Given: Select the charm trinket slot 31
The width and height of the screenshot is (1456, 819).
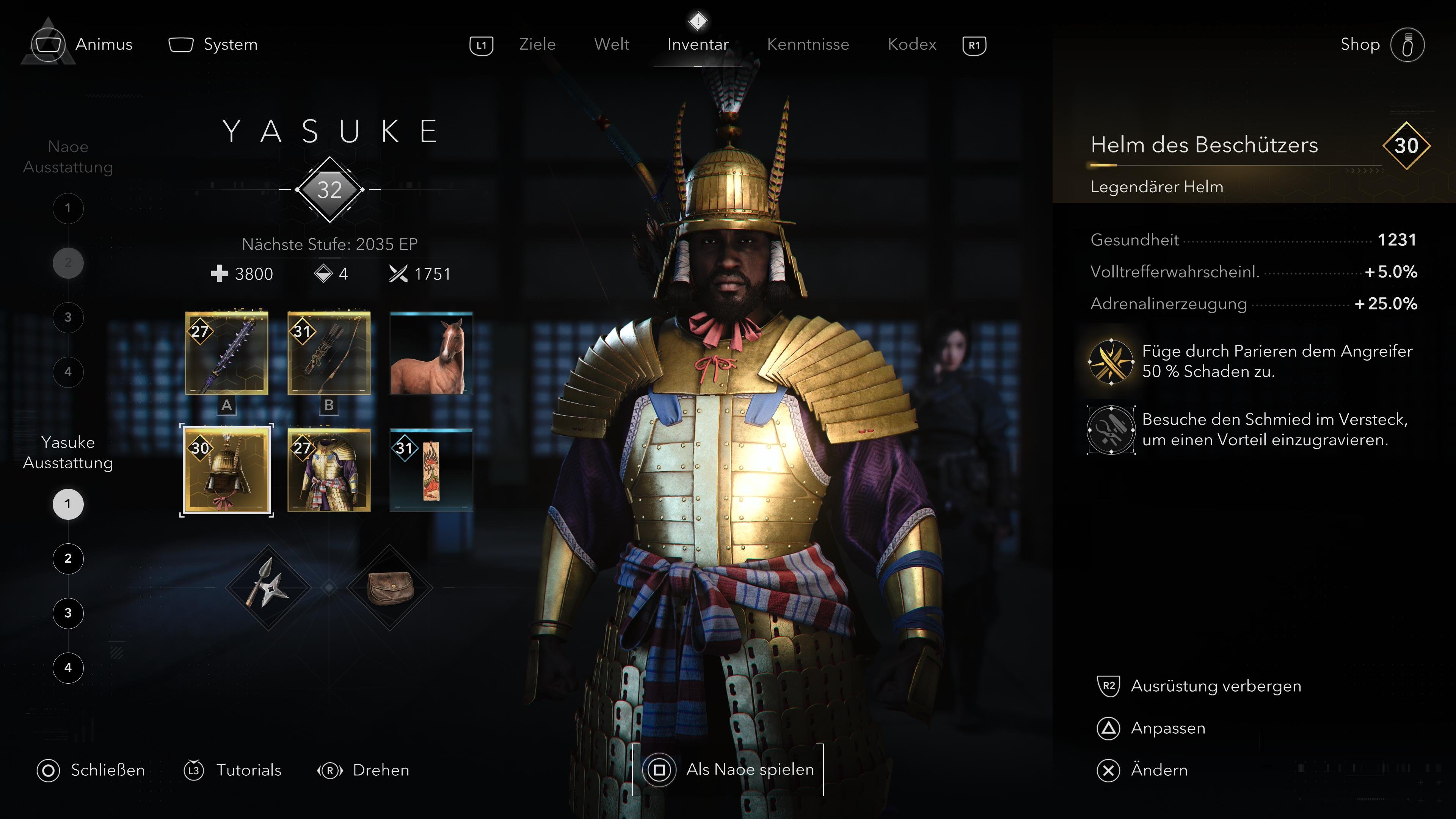Looking at the screenshot, I should click(431, 470).
